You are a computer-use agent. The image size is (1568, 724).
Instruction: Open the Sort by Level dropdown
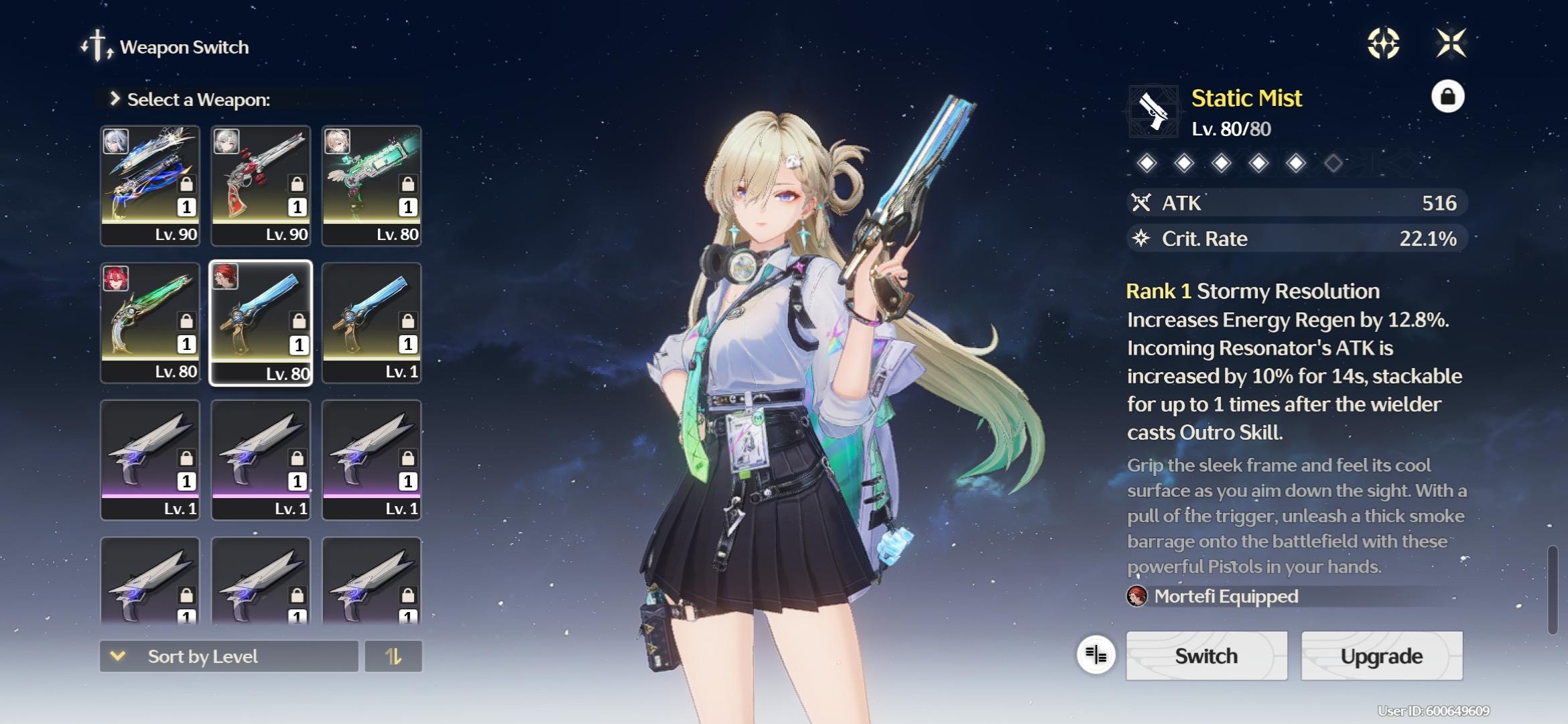[x=228, y=656]
